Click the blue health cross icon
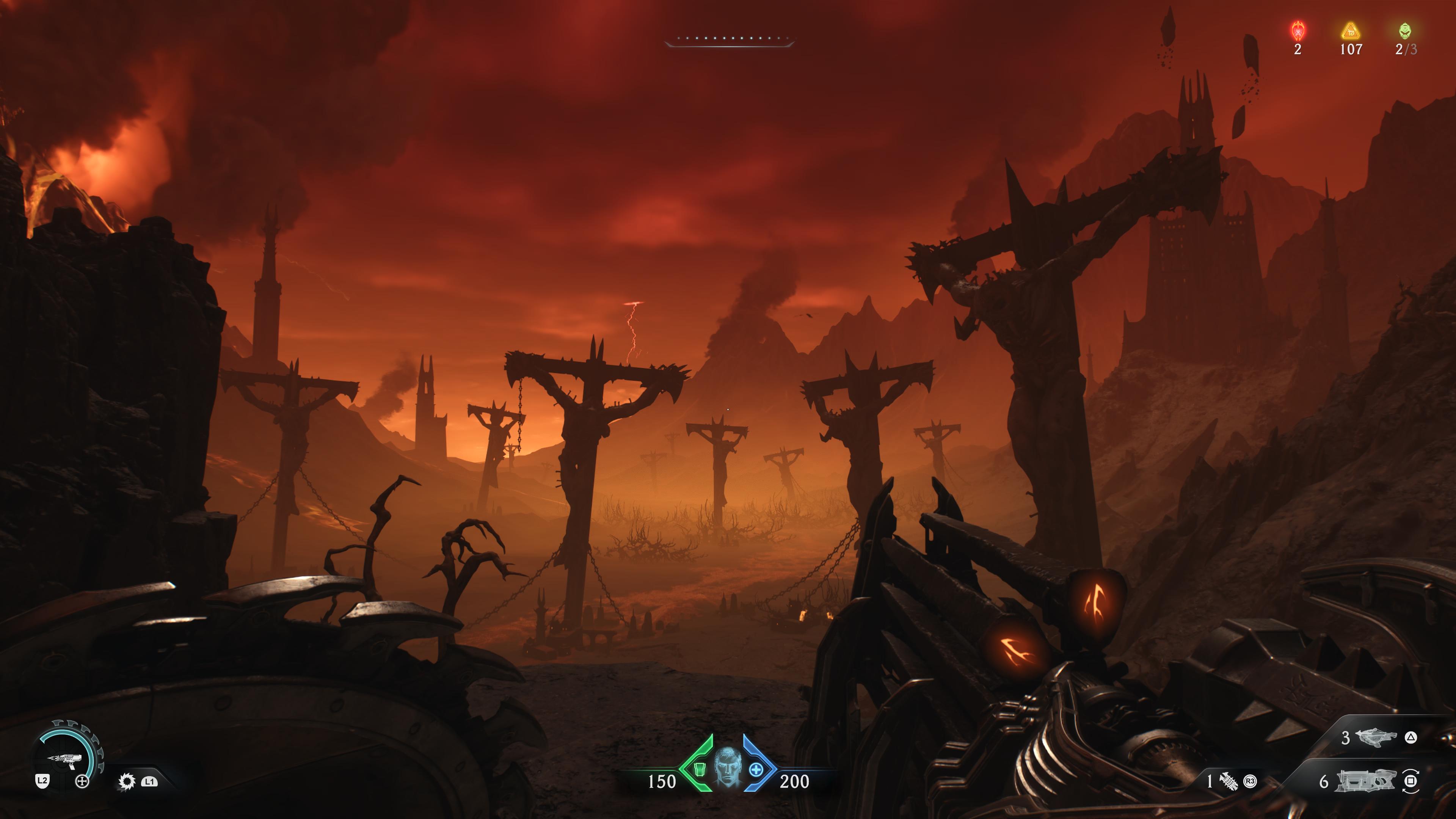Image resolution: width=1456 pixels, height=819 pixels. coord(756,769)
